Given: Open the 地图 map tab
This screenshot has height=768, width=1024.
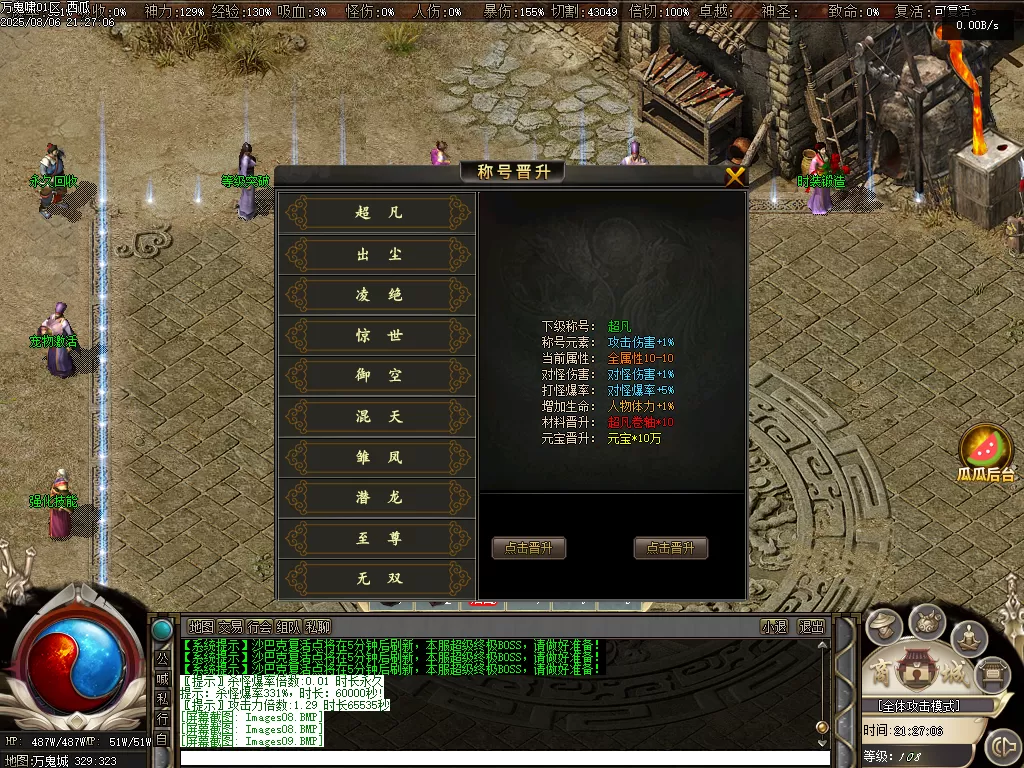Looking at the screenshot, I should (201, 627).
